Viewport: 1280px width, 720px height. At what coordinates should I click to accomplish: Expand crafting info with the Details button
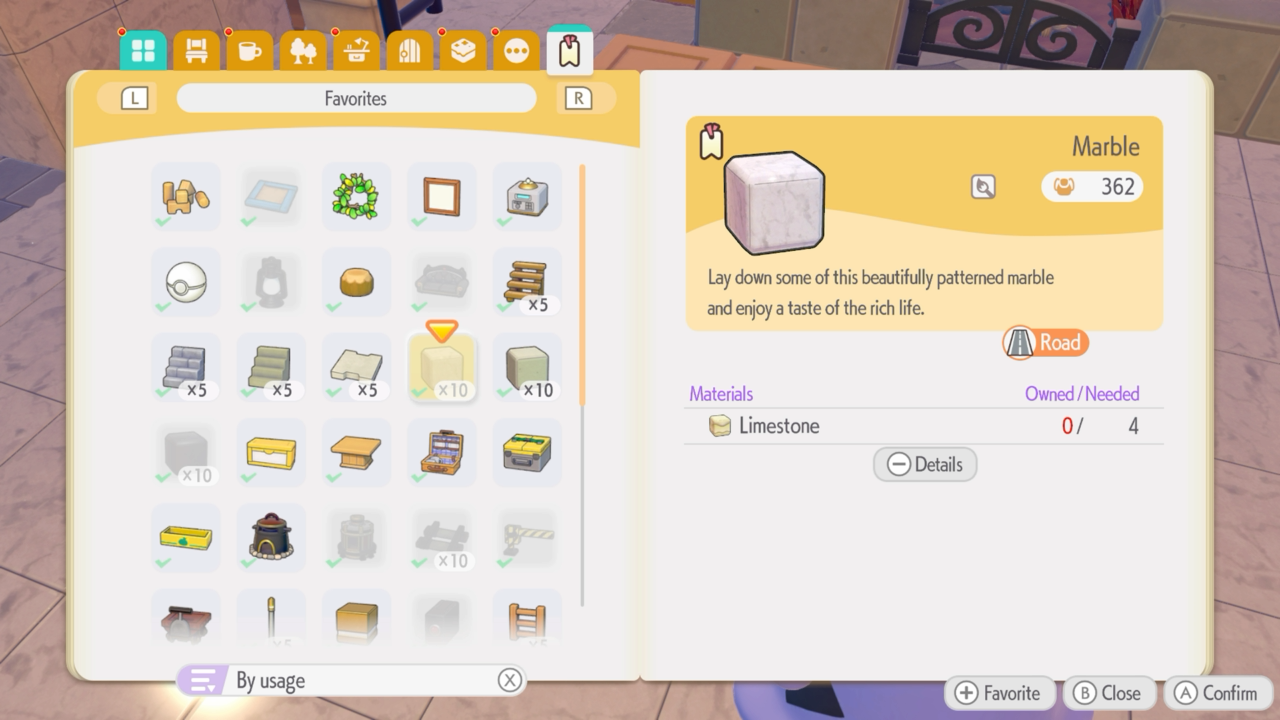(x=924, y=464)
